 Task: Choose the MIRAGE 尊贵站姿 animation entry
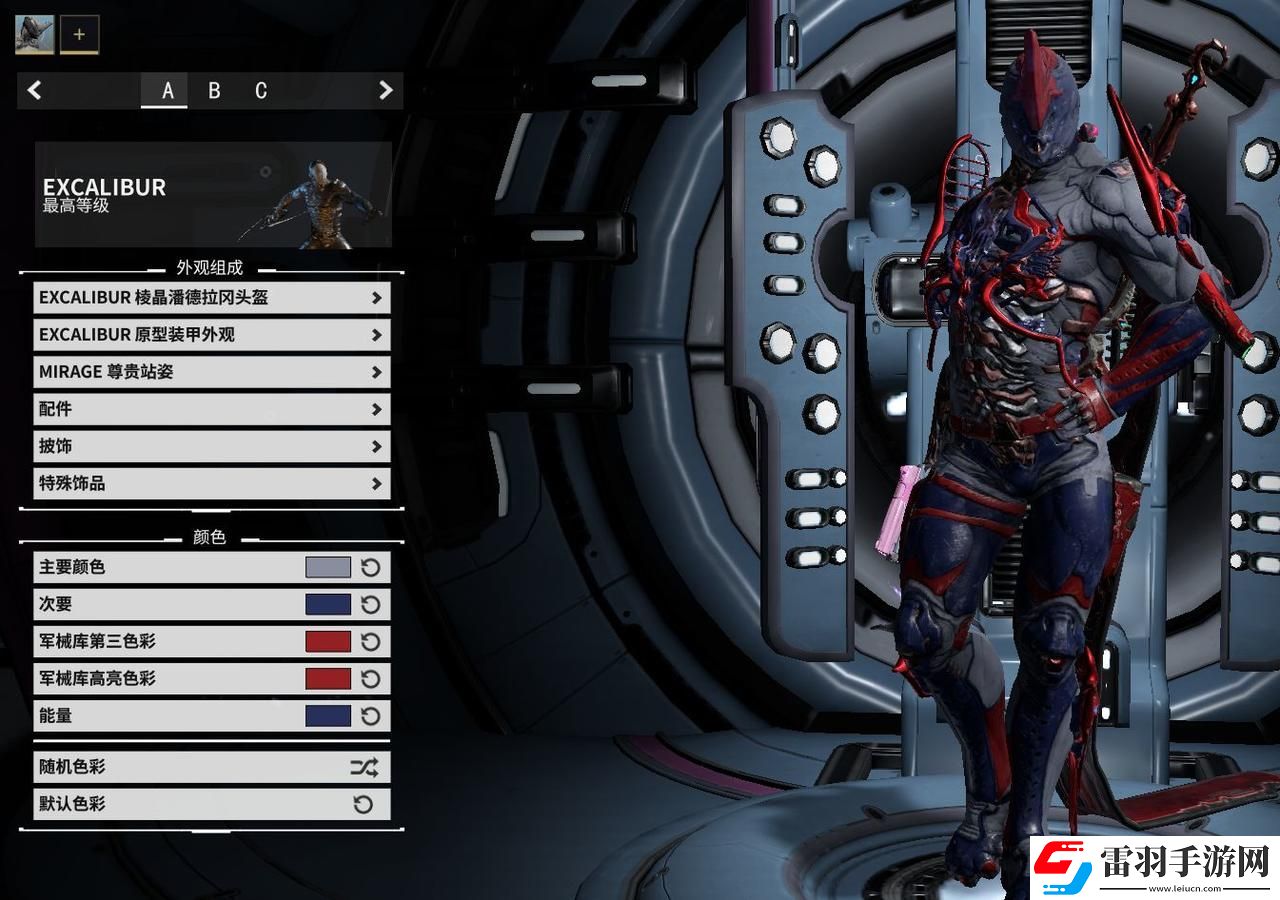click(x=211, y=372)
